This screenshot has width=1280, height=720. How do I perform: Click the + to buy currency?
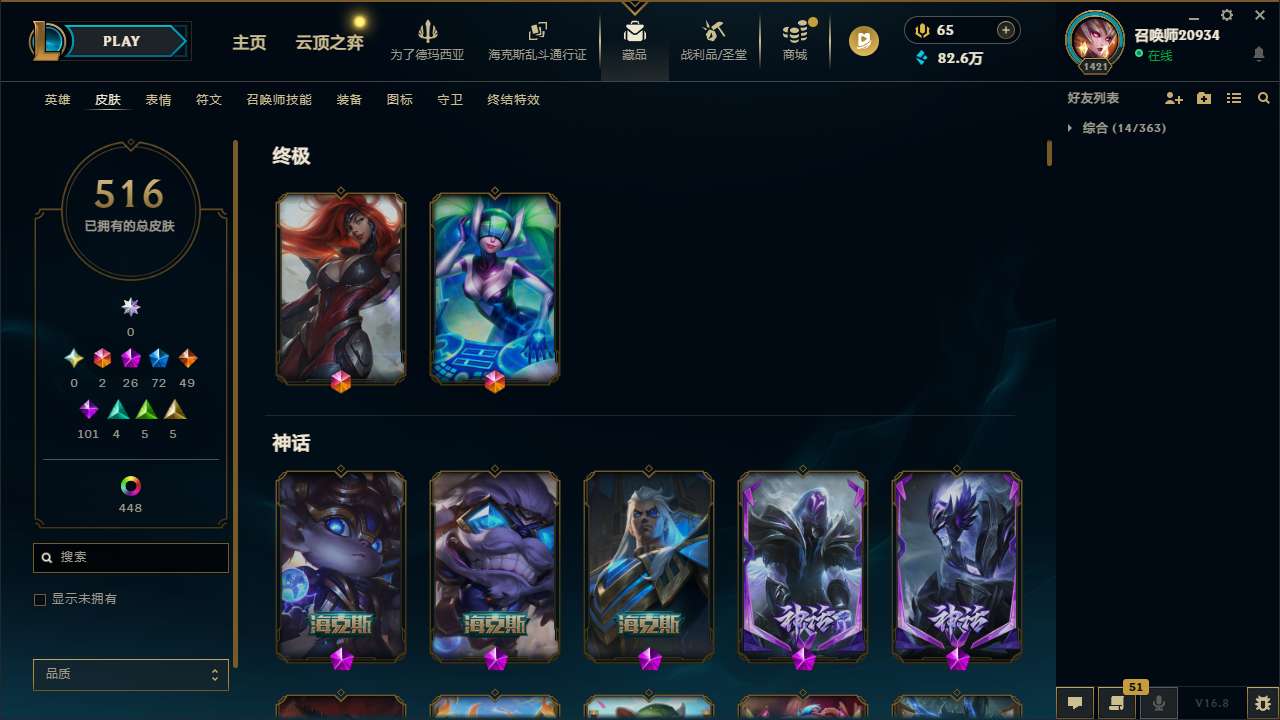click(x=1003, y=30)
